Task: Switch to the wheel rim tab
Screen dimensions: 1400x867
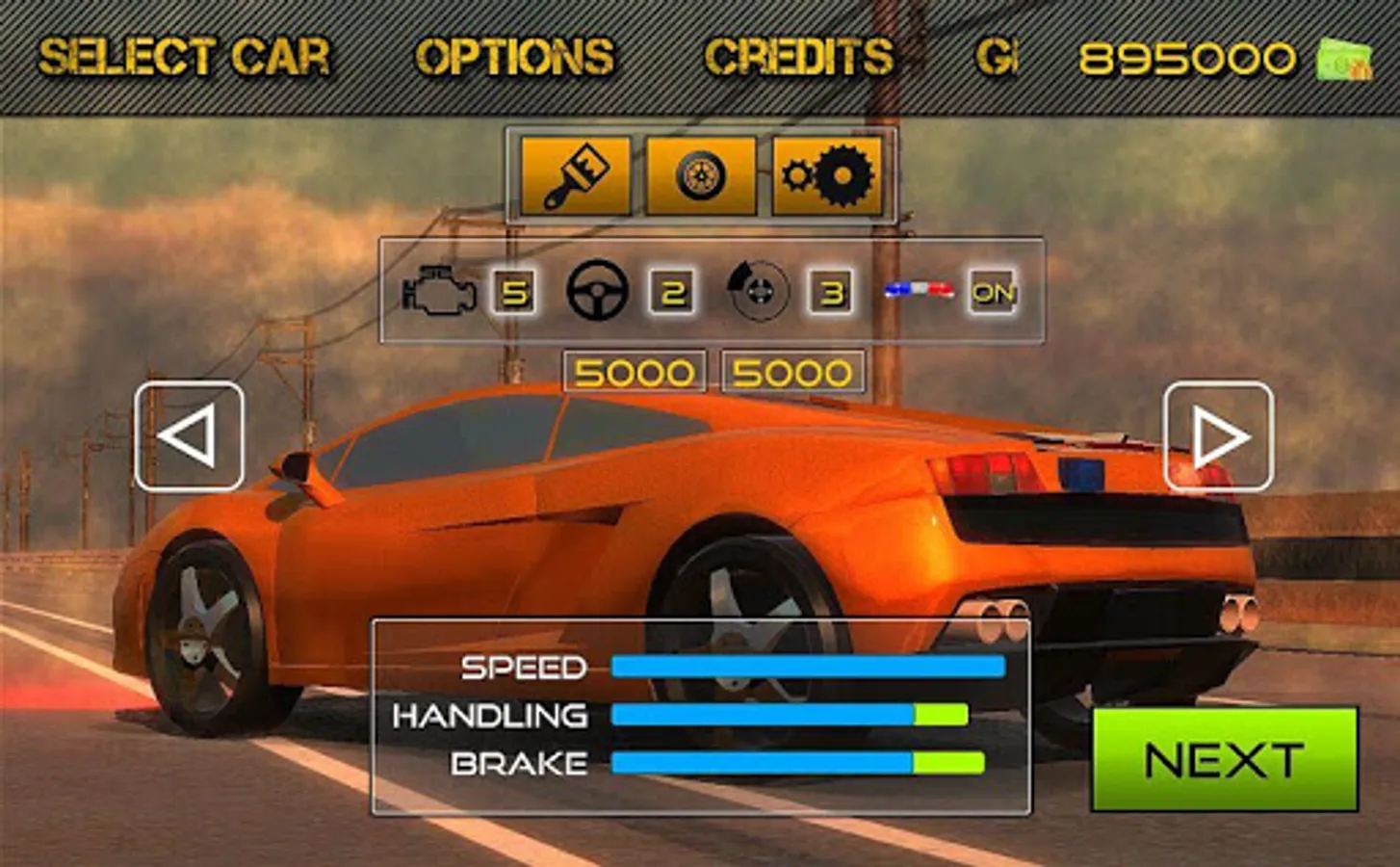Action: (700, 176)
